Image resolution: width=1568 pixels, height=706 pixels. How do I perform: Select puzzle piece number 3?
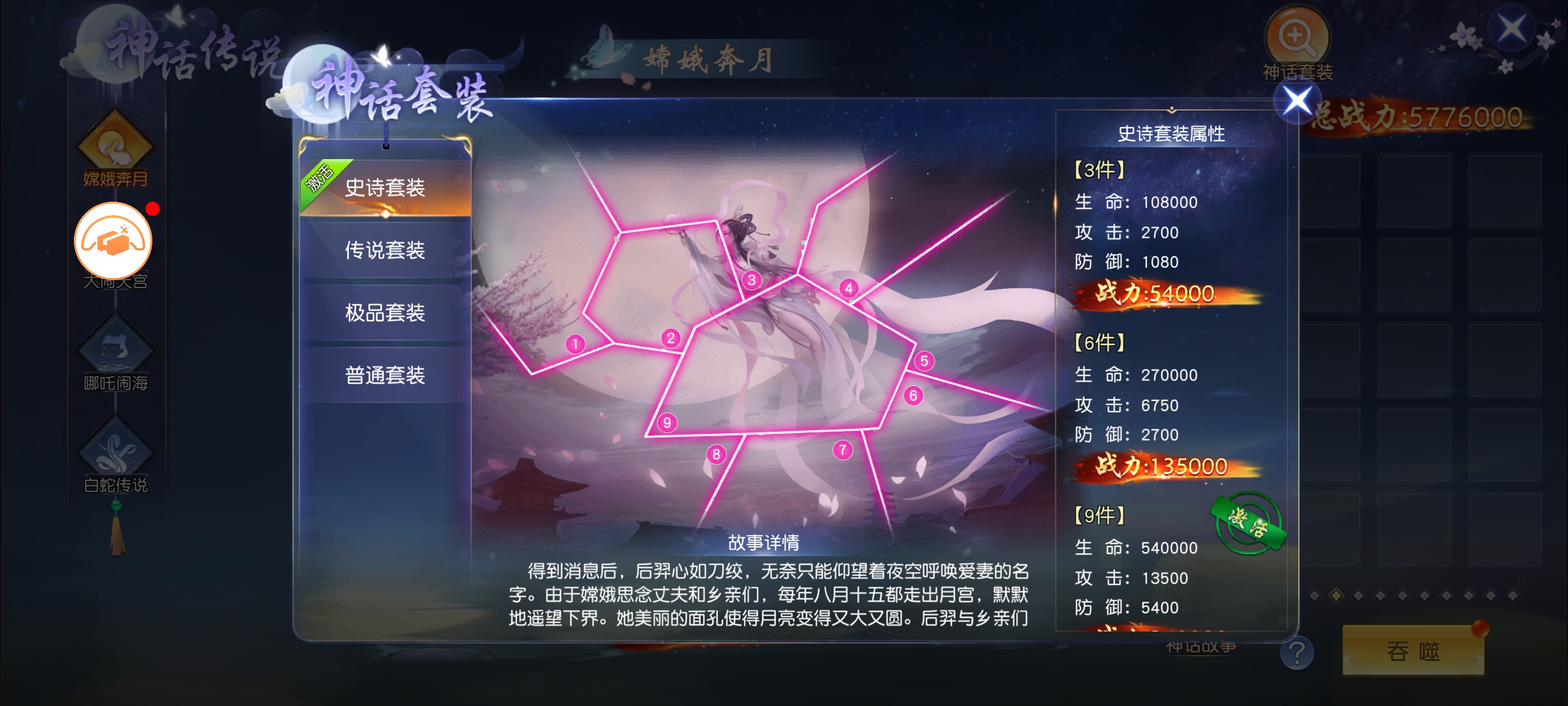tap(752, 280)
